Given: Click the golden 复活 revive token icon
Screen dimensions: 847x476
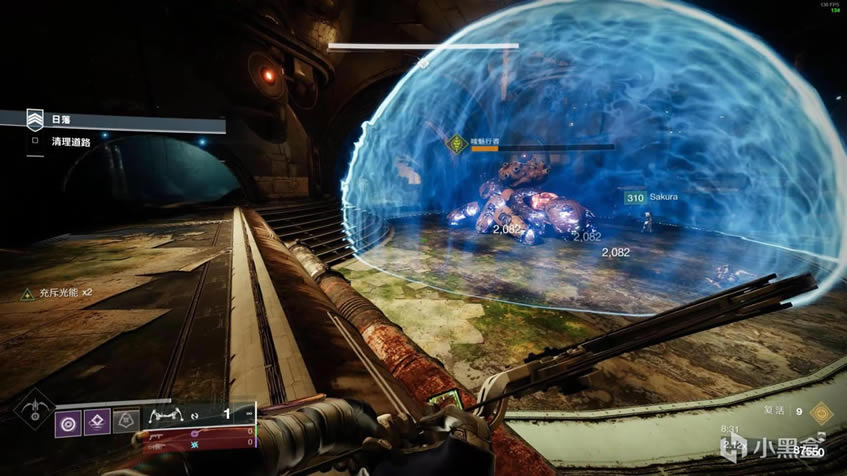Looking at the screenshot, I should tap(821, 410).
